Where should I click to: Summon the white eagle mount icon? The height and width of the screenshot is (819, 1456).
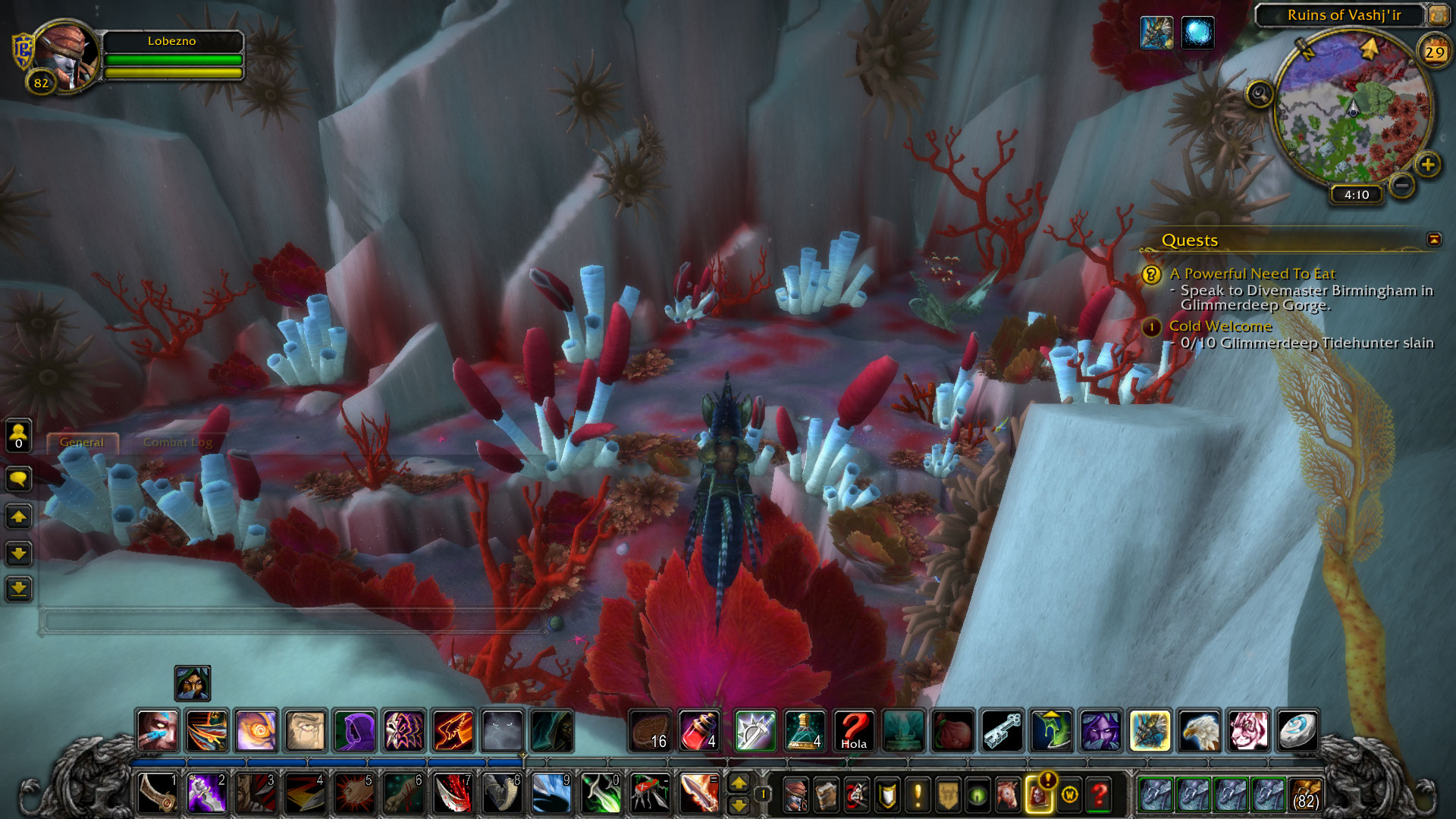pyautogui.click(x=1199, y=731)
